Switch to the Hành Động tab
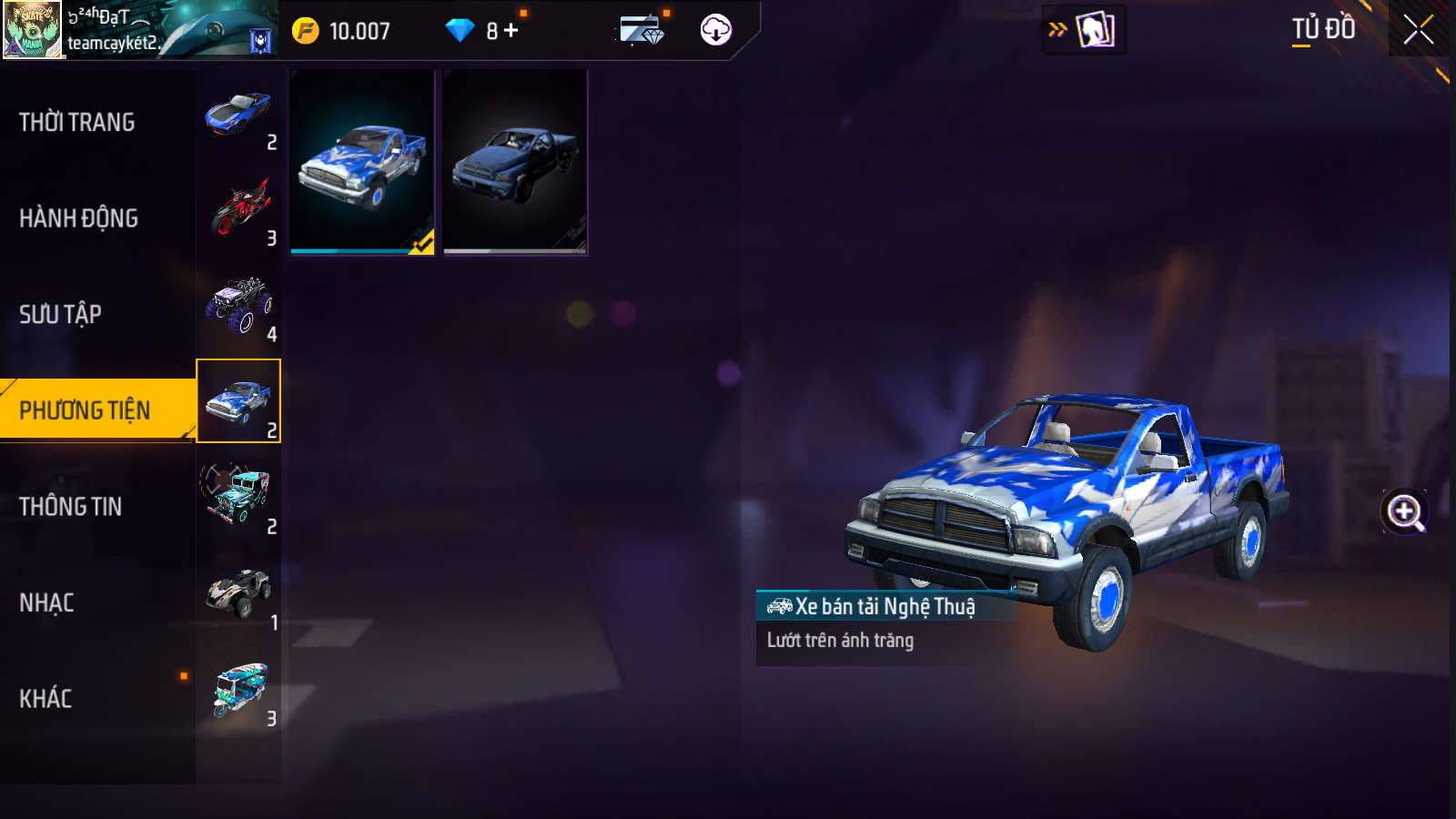 coord(79,218)
